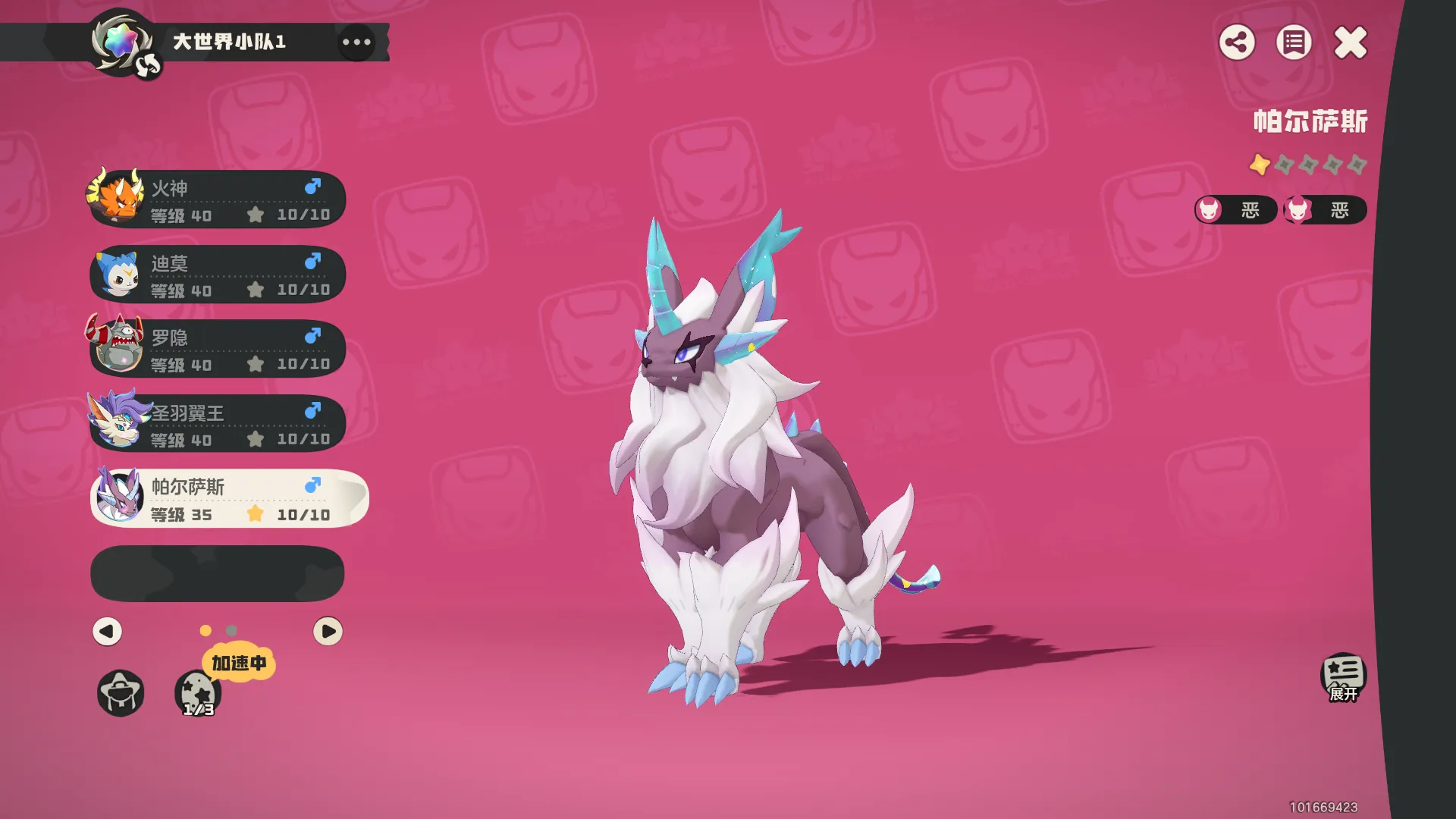The image size is (1456, 819).
Task: Select 火神 in the team list
Action: click(218, 199)
